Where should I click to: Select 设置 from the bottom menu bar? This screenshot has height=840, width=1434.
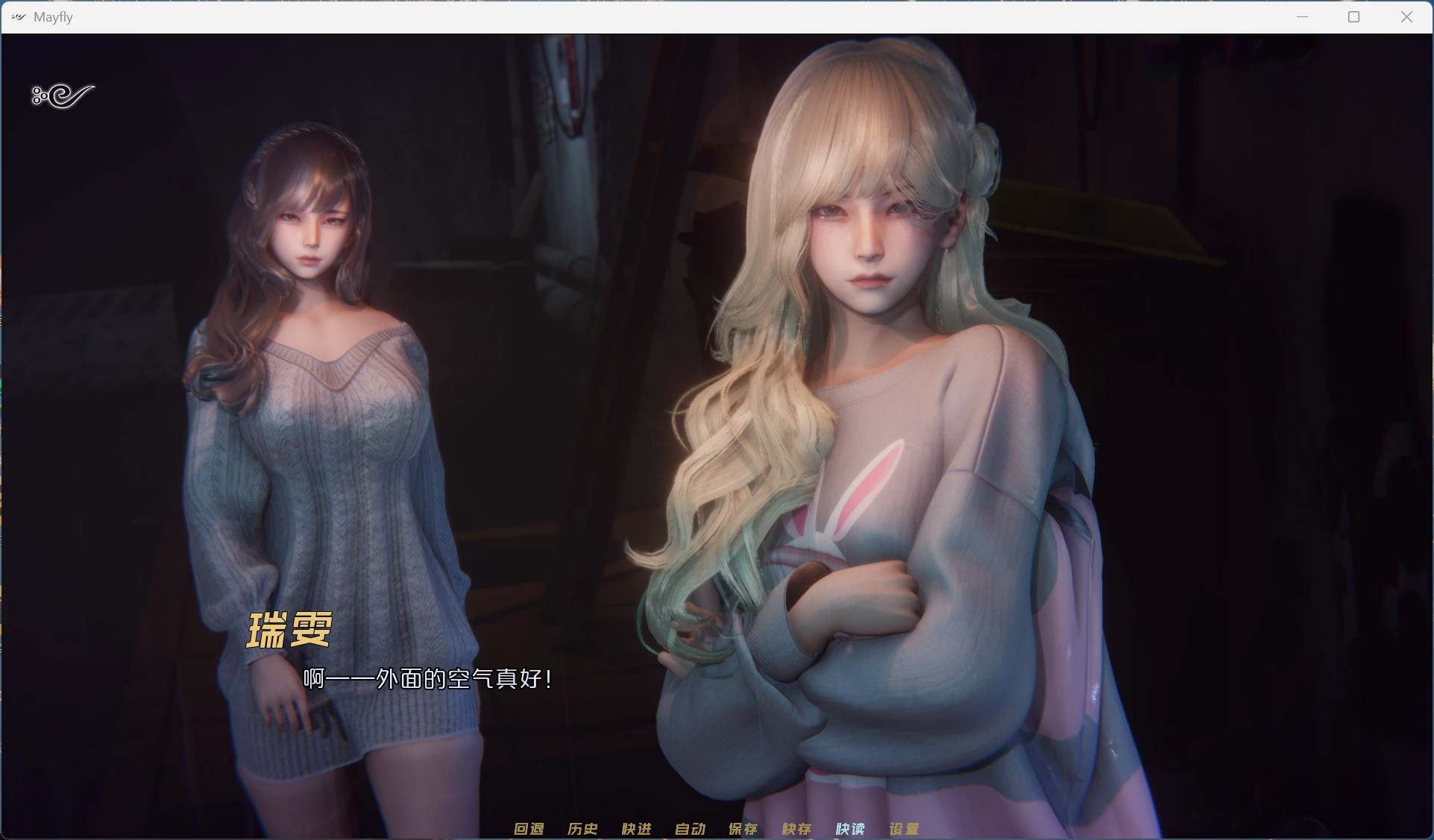point(903,828)
